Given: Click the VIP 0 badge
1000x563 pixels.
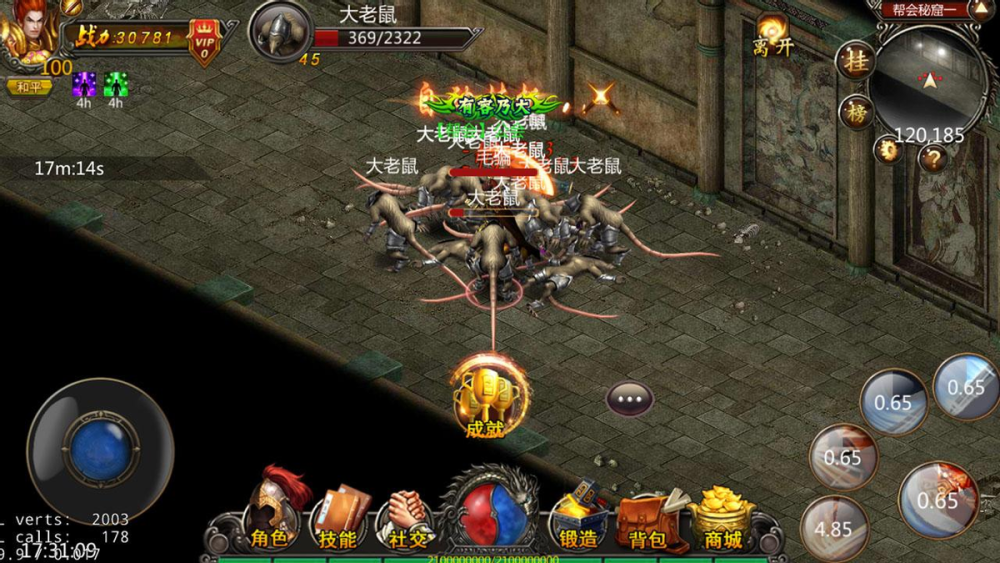Looking at the screenshot, I should coord(205,42).
